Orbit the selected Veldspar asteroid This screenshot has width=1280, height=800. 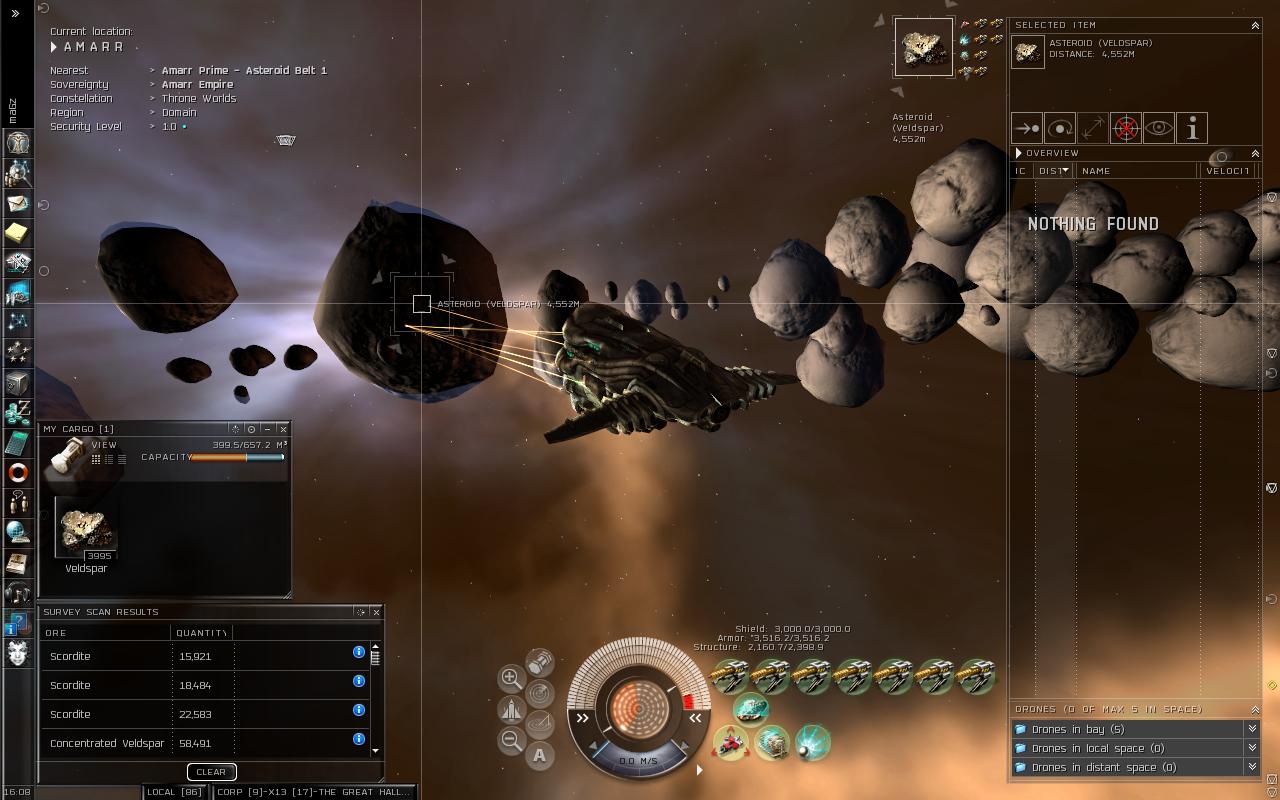pyautogui.click(x=1060, y=128)
